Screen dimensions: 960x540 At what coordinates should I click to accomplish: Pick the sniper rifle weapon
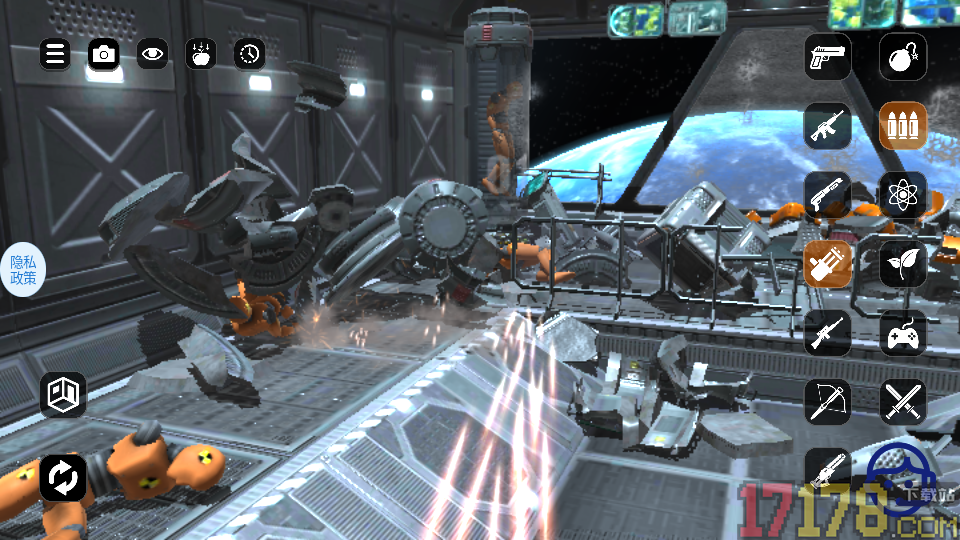click(x=828, y=332)
